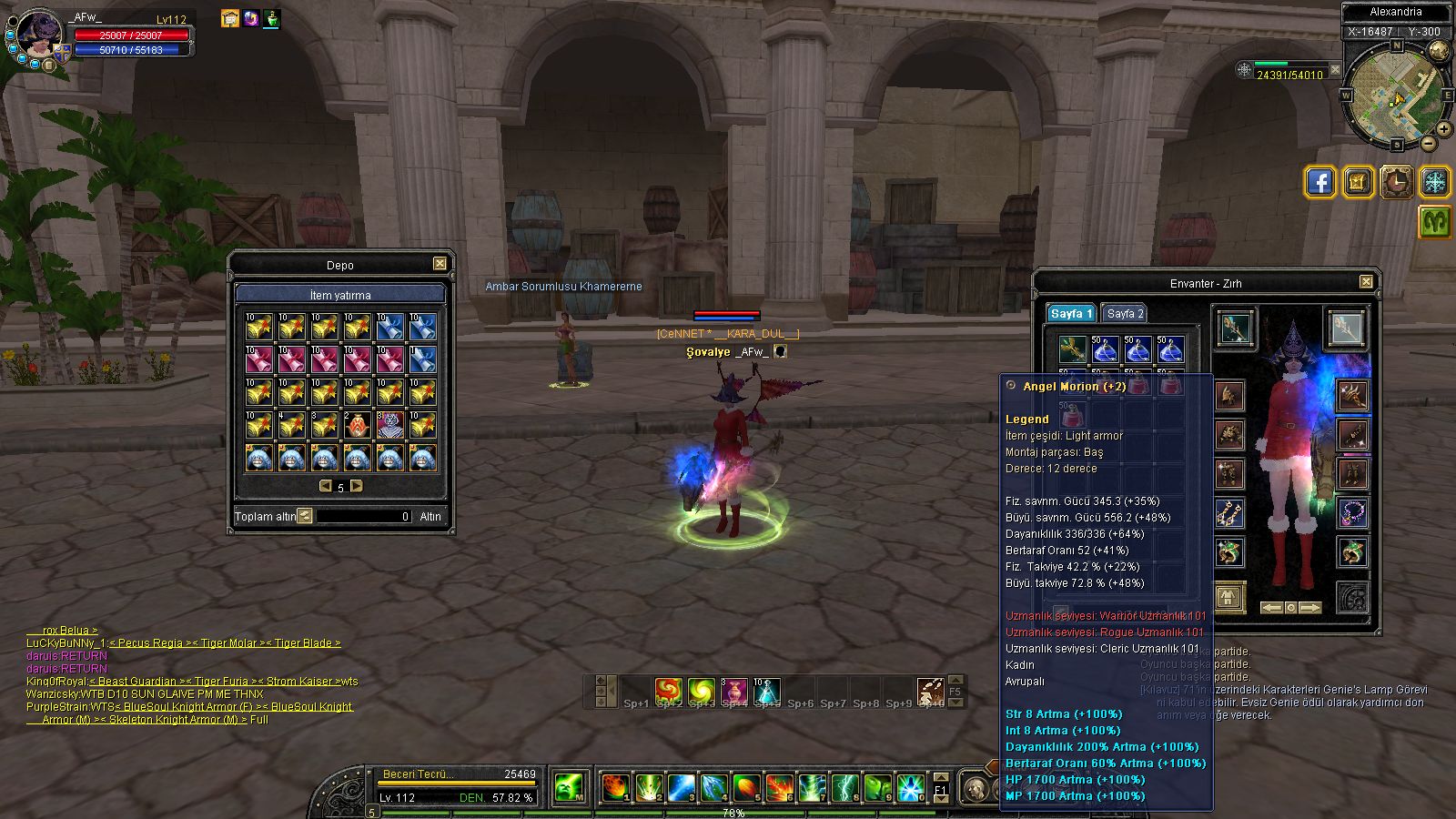Click the gold transfer button beside Toplam altın
The image size is (1456, 819).
click(x=305, y=516)
